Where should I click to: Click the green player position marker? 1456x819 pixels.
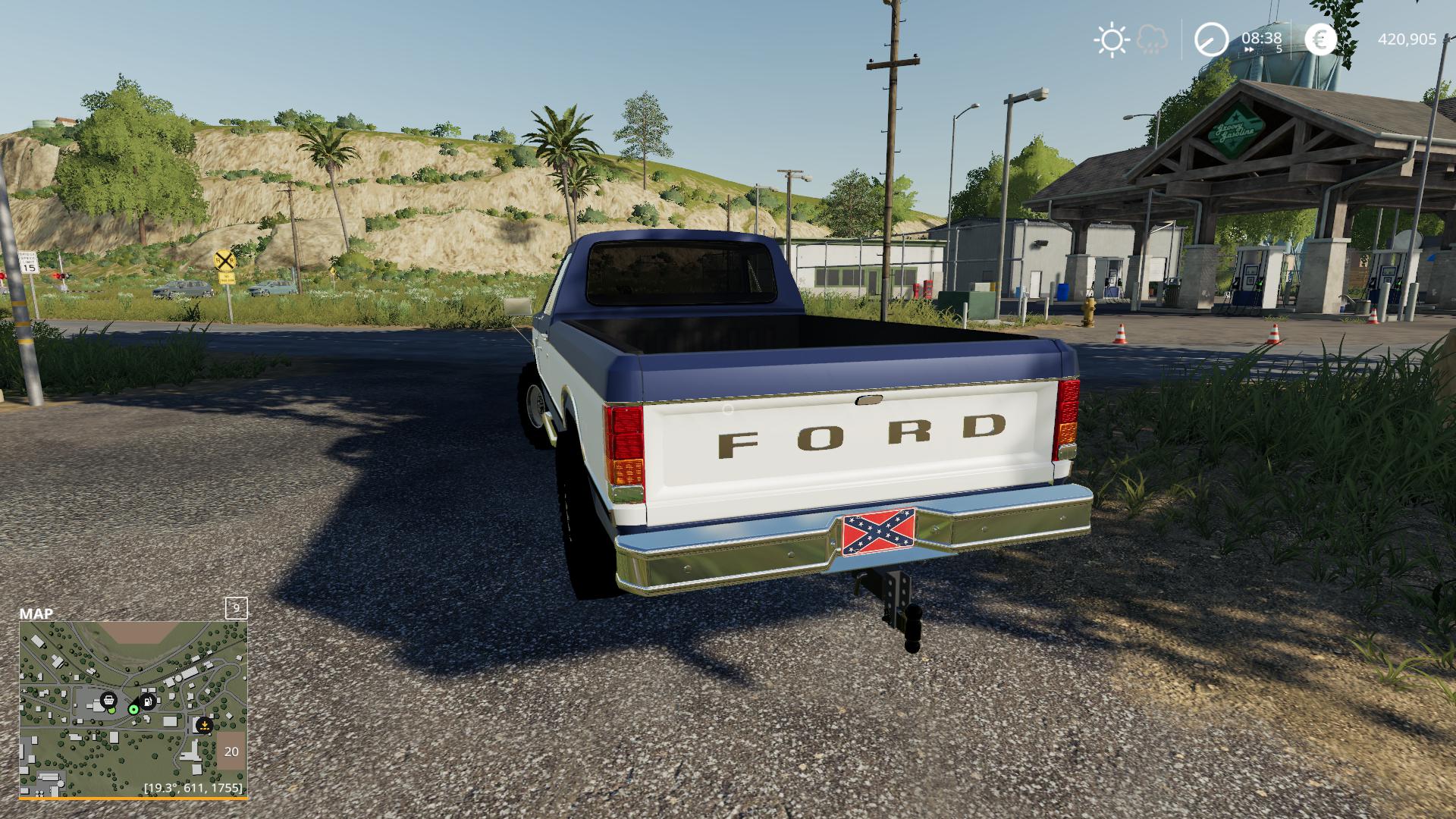pyautogui.click(x=133, y=709)
